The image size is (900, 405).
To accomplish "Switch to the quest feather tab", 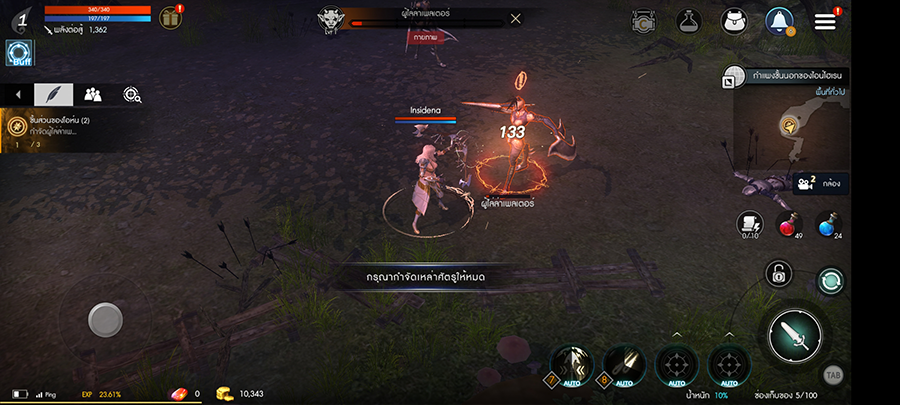I will [x=54, y=94].
